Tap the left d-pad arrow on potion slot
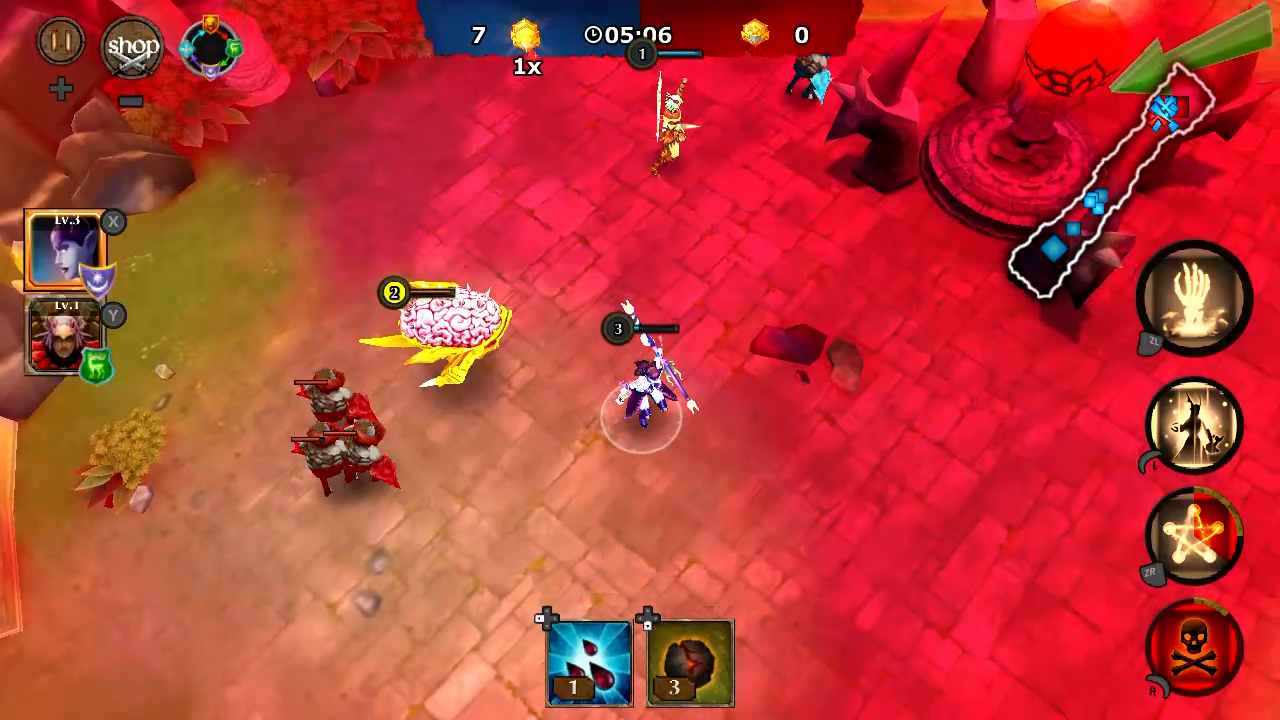Screen dimensions: 1280x720 click(x=540, y=618)
